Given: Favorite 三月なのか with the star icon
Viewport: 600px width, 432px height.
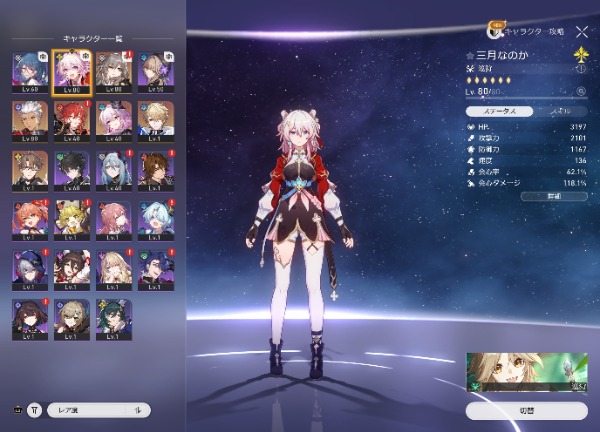Looking at the screenshot, I should (470, 56).
